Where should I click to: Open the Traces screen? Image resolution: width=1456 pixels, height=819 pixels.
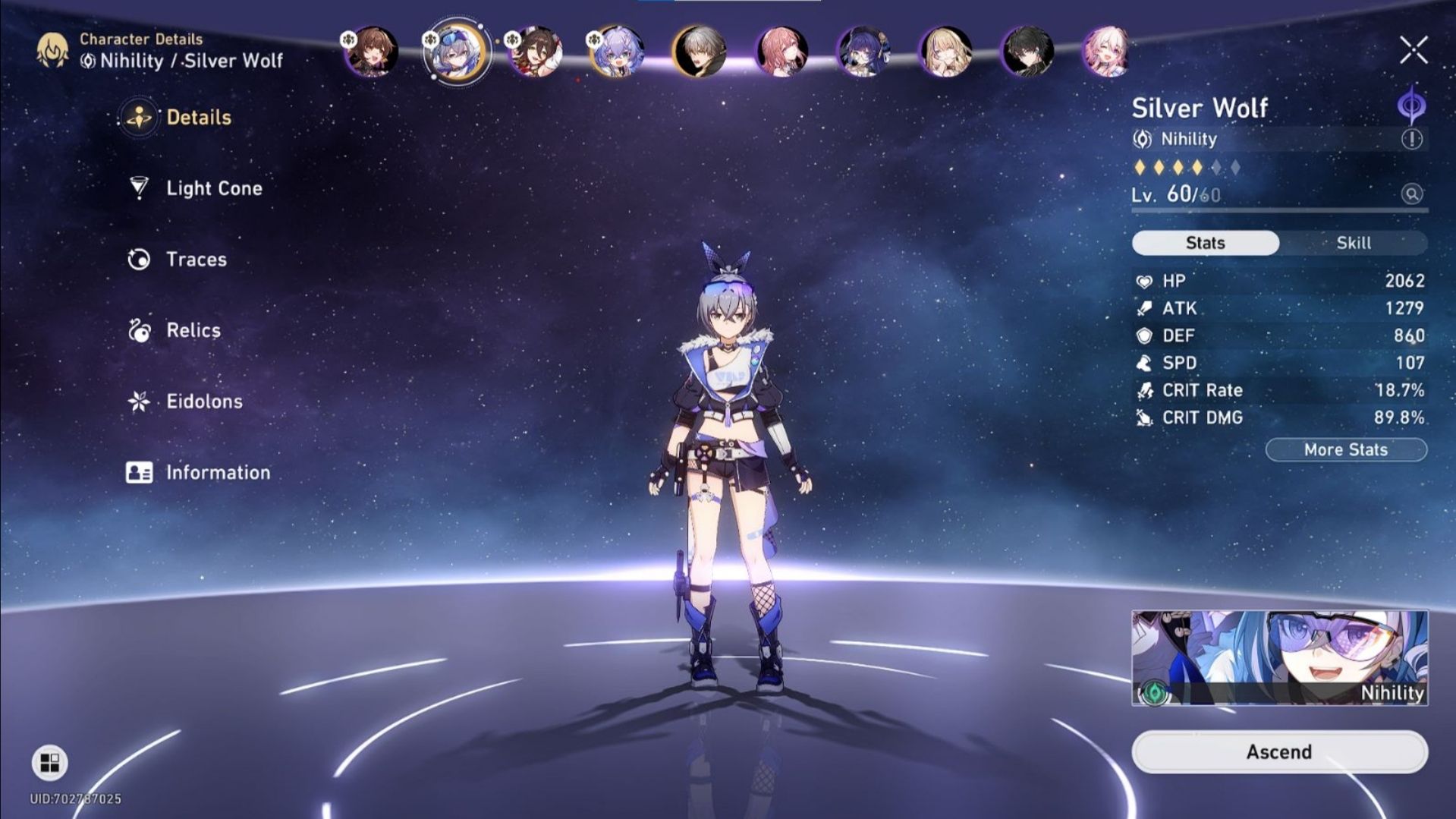tap(195, 259)
